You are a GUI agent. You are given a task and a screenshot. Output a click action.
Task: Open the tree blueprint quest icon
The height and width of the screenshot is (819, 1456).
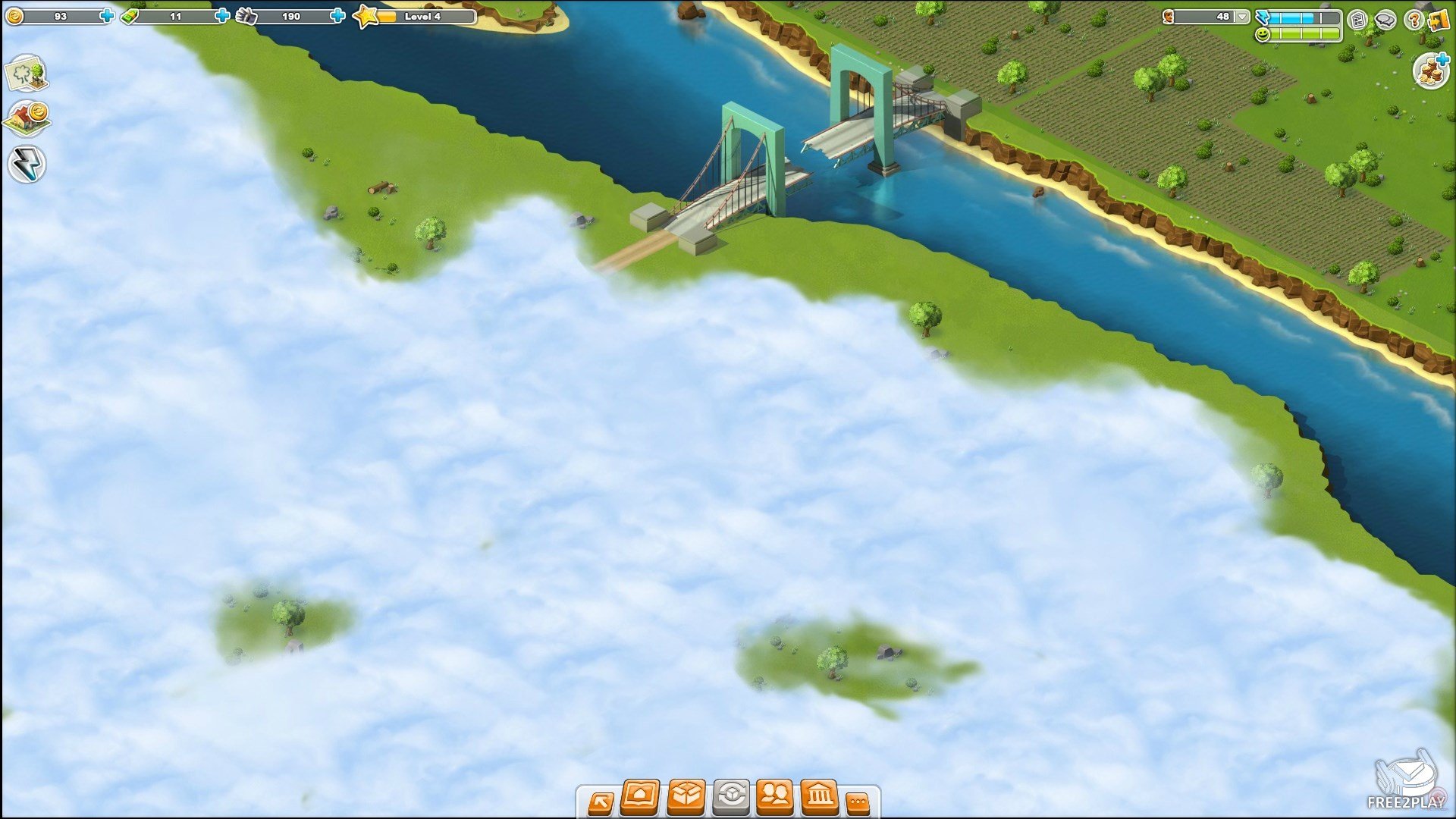(x=27, y=74)
